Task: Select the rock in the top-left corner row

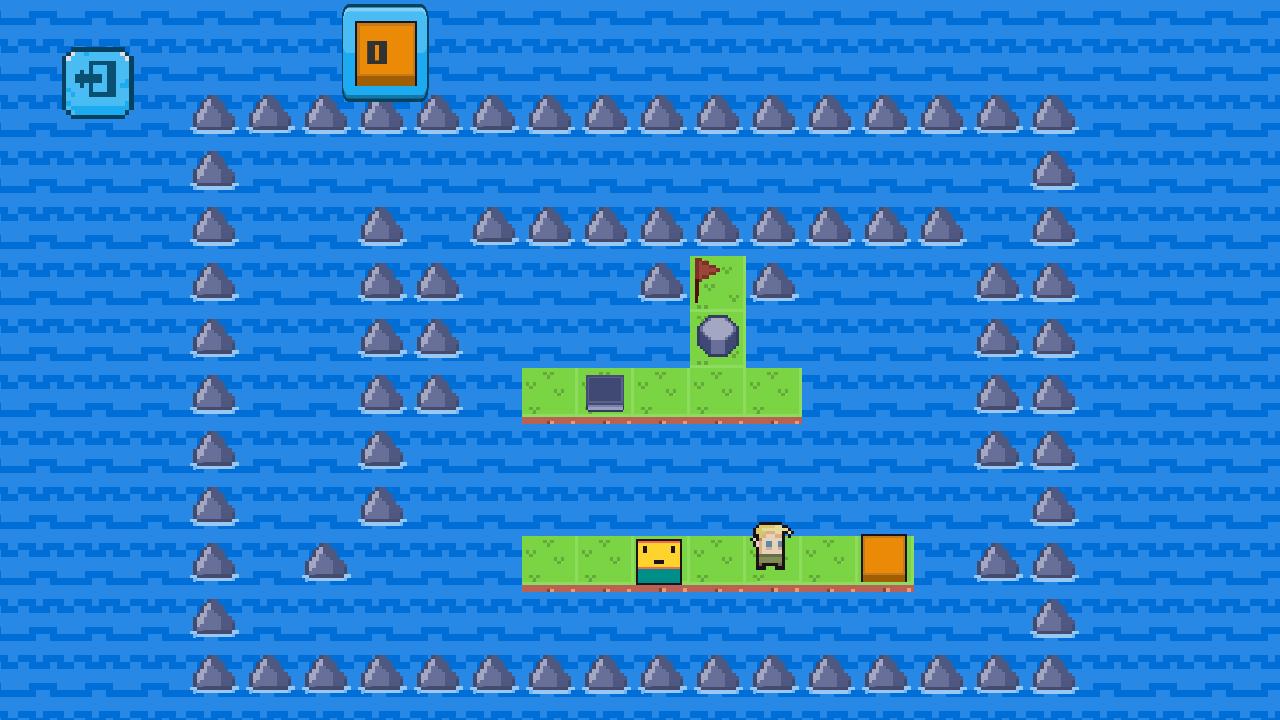Action: pyautogui.click(x=212, y=113)
